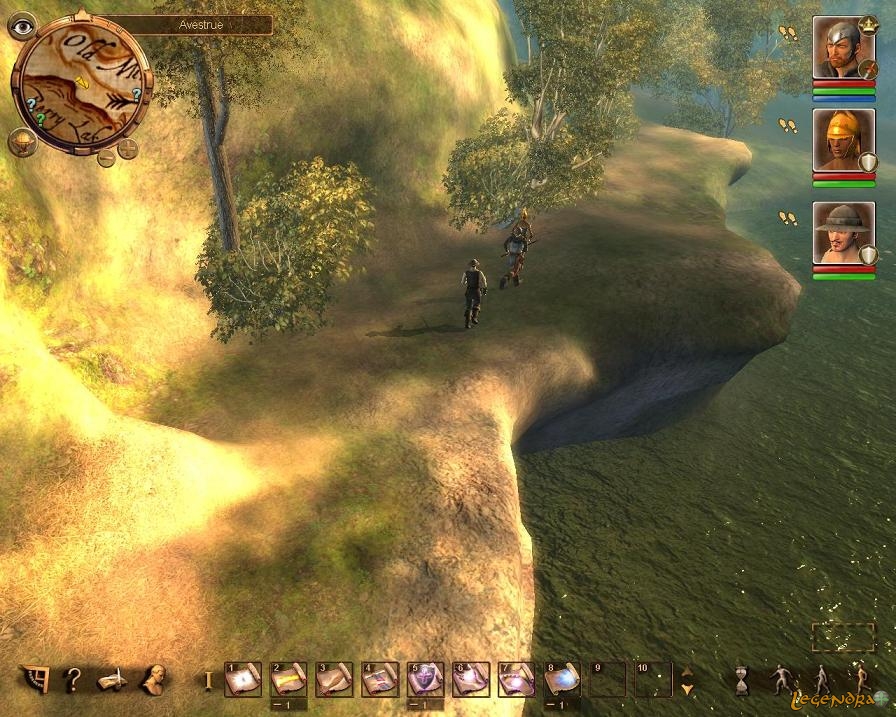Use the scroll in hotbar slot 1

pos(243,680)
